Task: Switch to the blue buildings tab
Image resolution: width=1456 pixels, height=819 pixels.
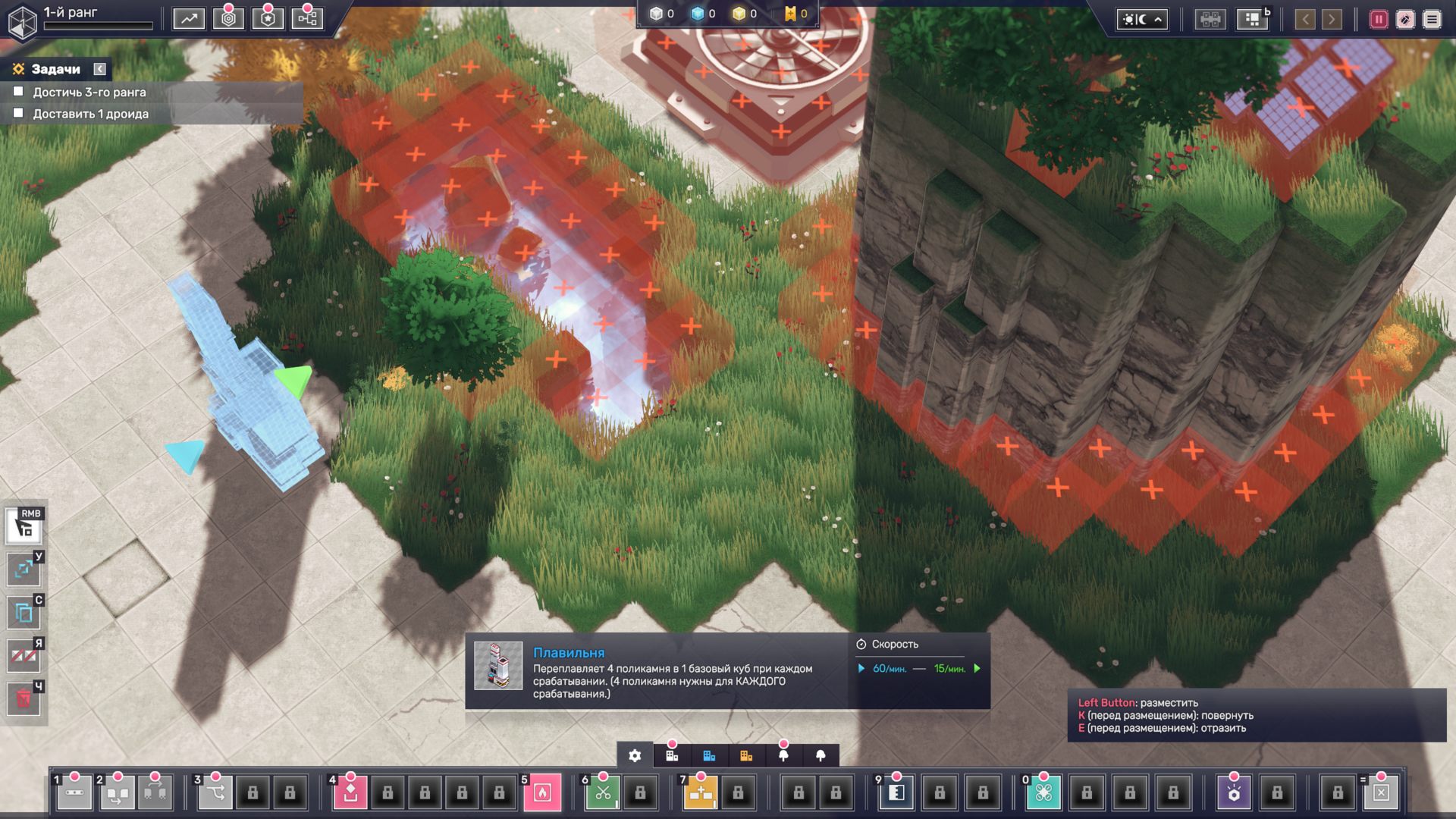Action: pyautogui.click(x=709, y=755)
